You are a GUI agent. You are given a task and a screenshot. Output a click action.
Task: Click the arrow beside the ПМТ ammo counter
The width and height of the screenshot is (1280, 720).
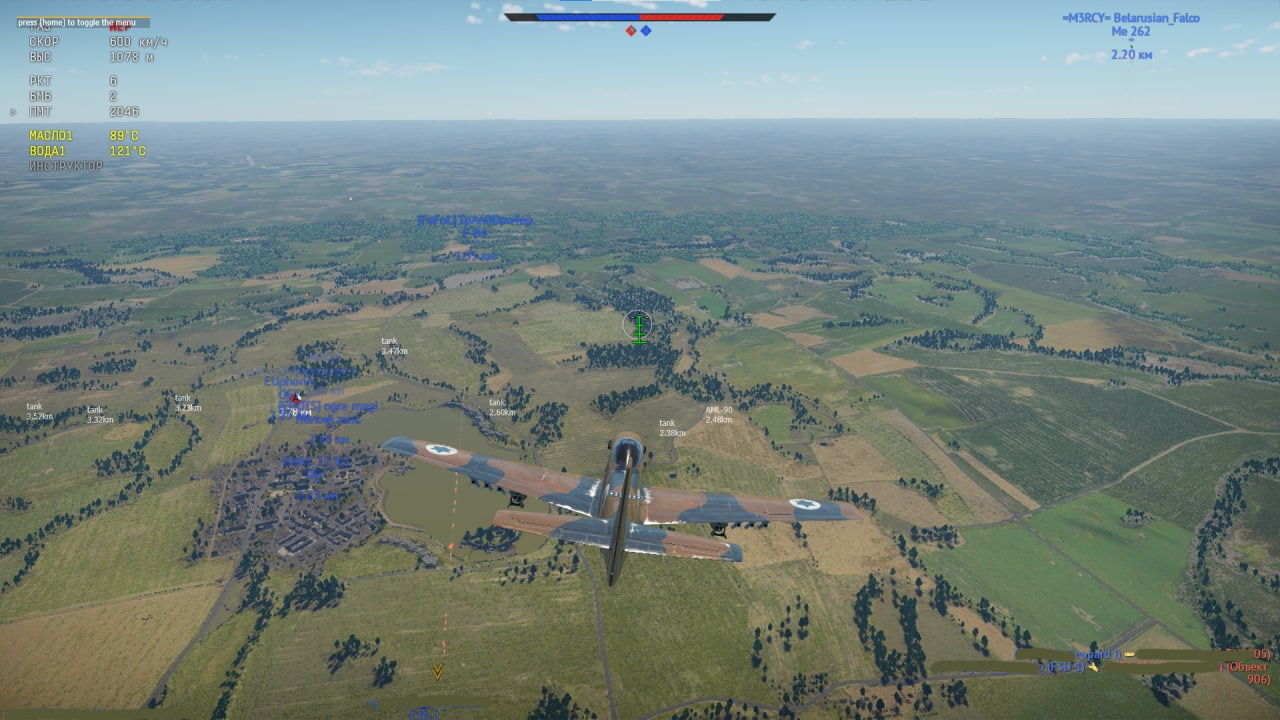(x=13, y=111)
